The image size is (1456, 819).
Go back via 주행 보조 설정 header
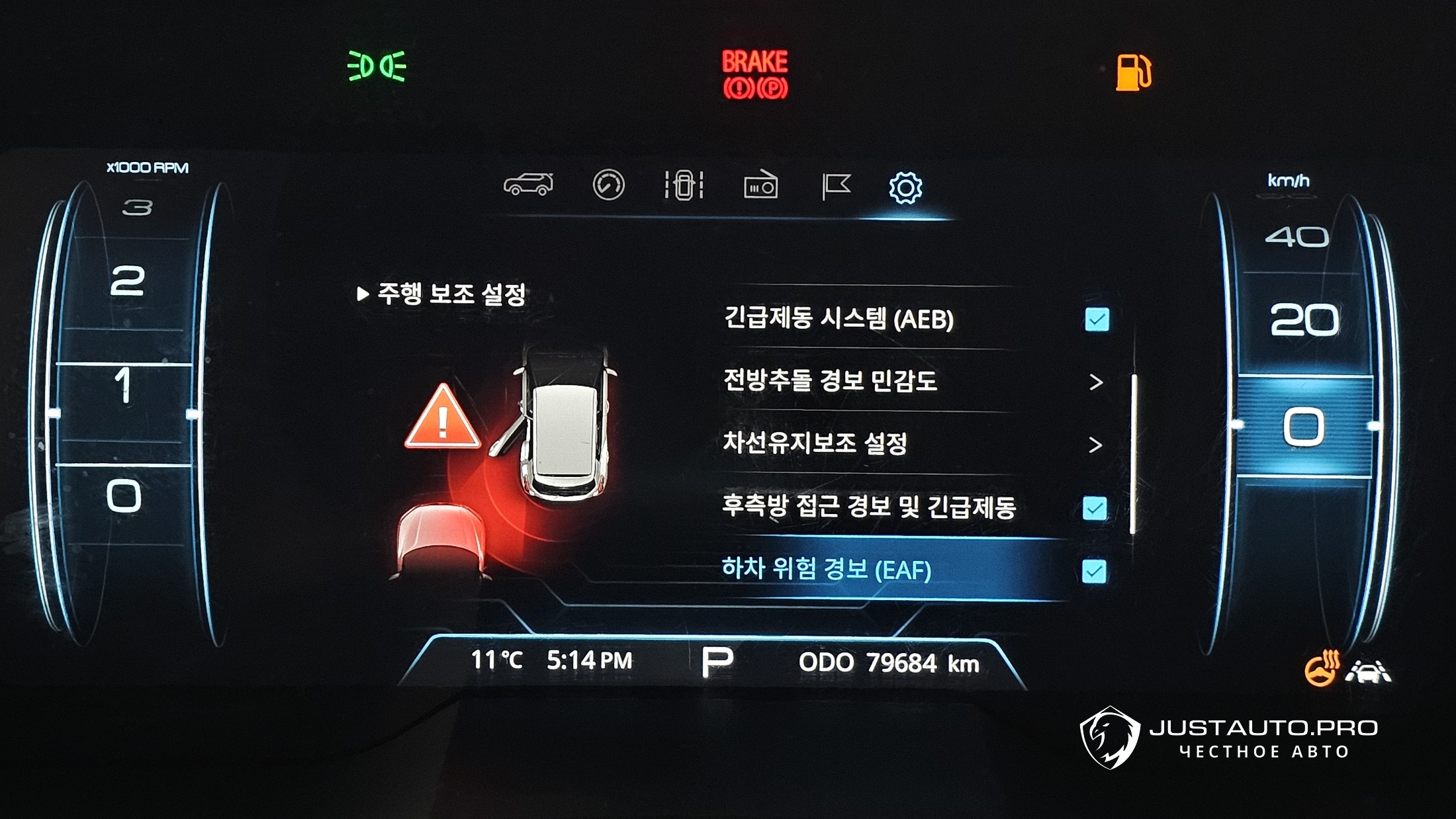tap(442, 294)
